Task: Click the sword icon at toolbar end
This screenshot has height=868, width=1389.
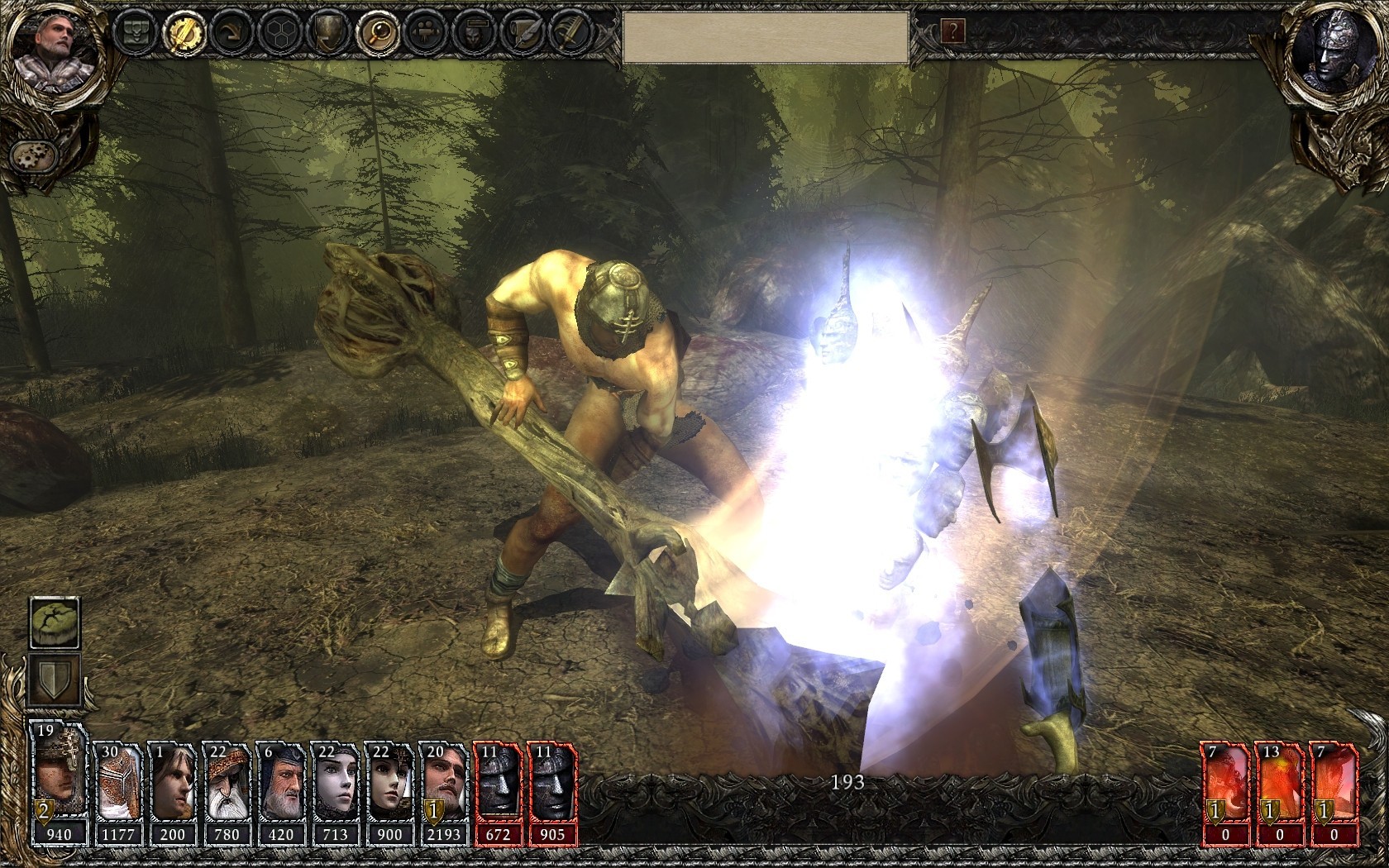Action: pos(570,33)
